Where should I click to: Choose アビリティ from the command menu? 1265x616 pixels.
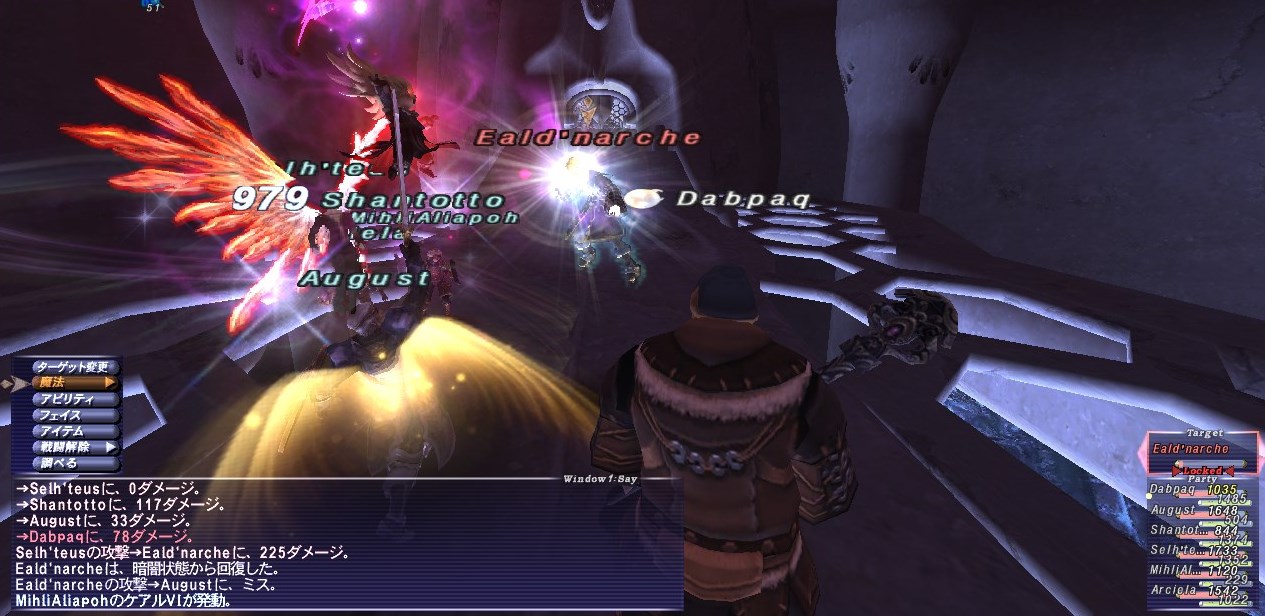[x=74, y=399]
